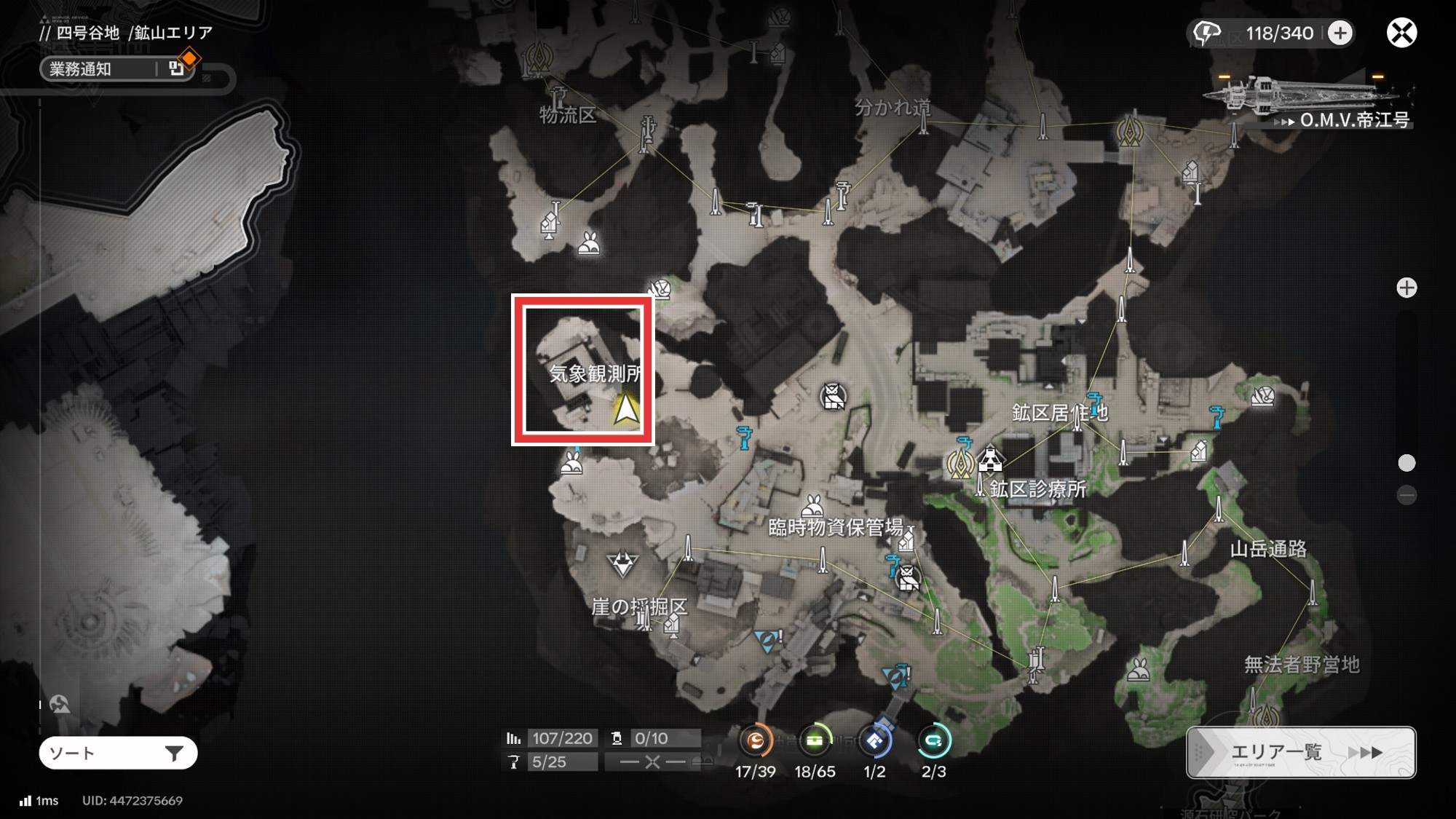Select the teal tracker showing 2/3
The height and width of the screenshot is (819, 1456).
933,741
